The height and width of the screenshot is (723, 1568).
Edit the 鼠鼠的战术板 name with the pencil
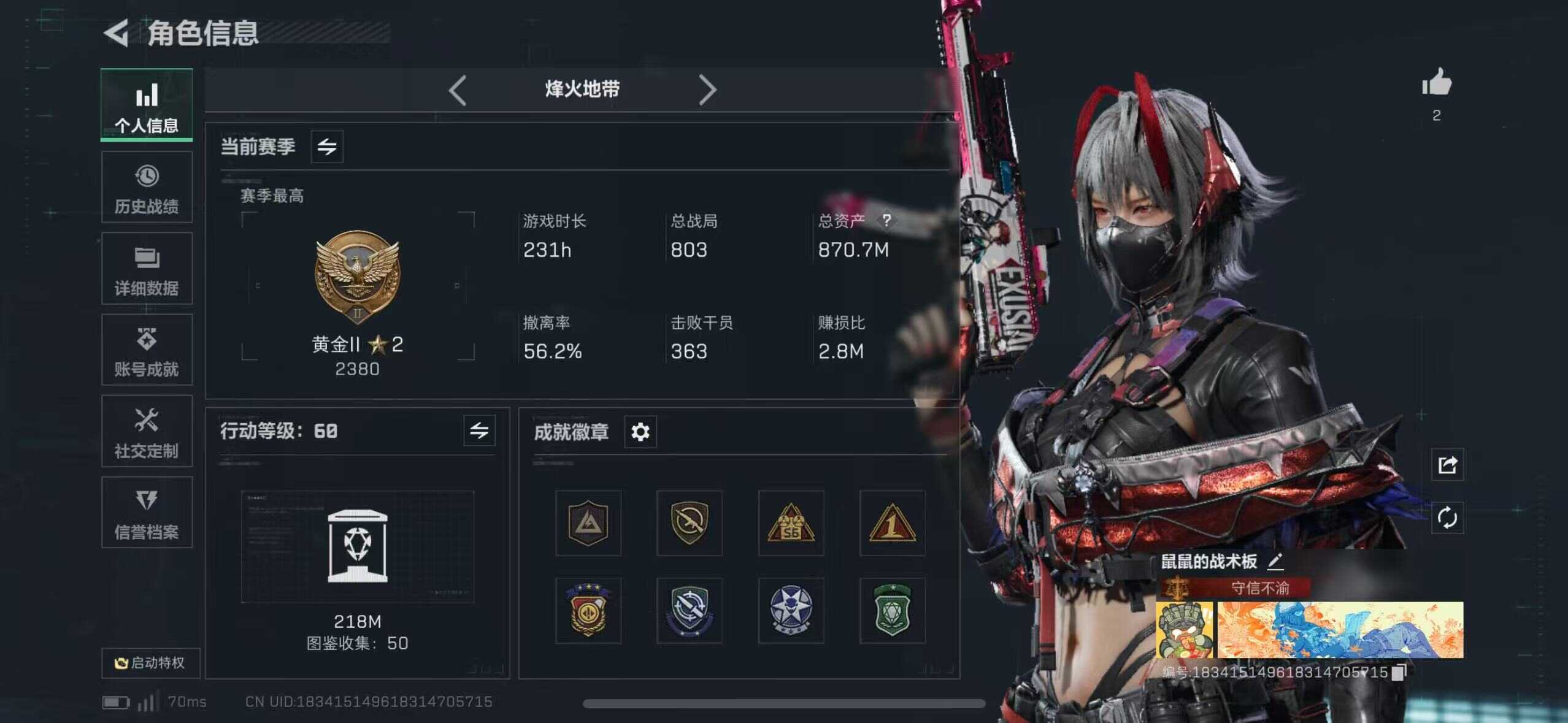(1275, 560)
